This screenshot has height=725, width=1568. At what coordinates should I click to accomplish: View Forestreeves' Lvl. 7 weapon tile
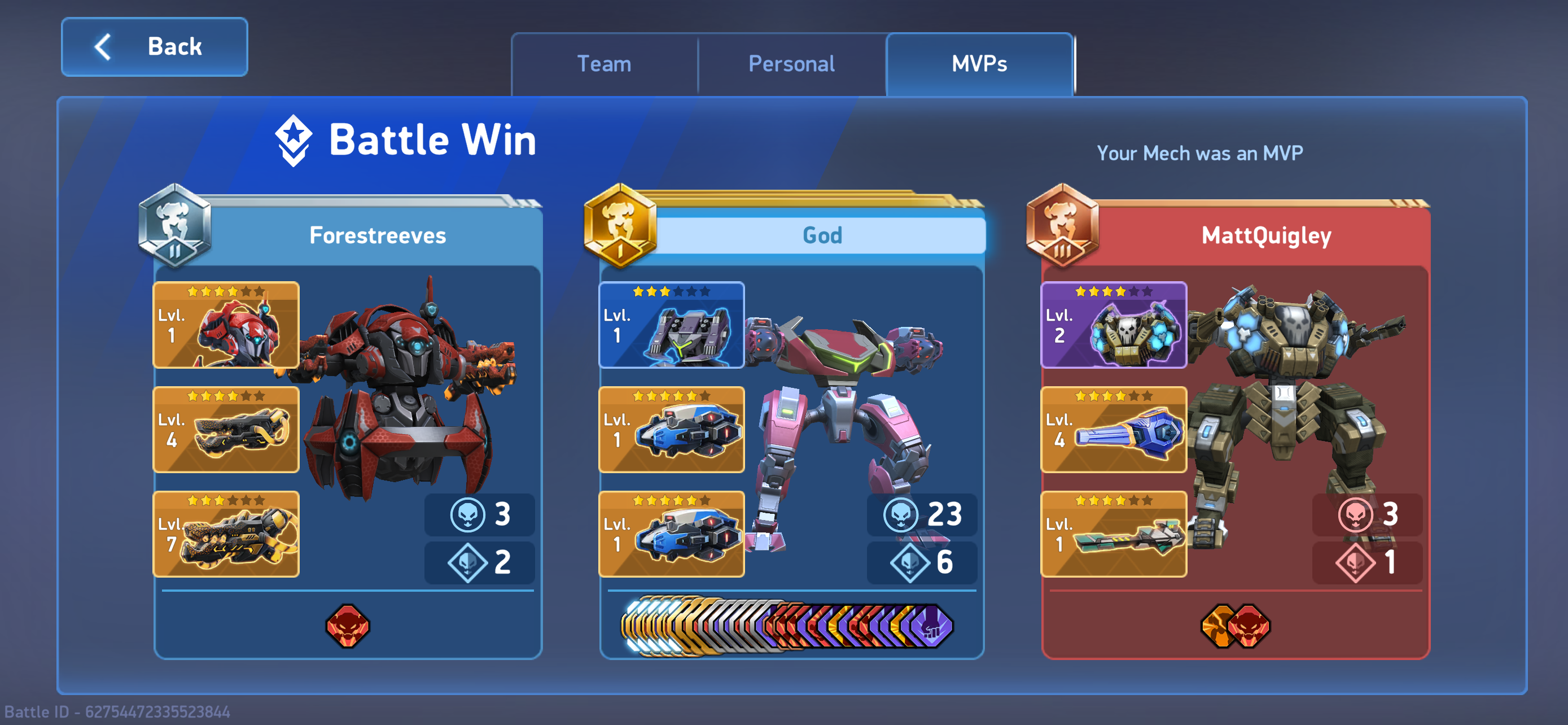tap(226, 534)
